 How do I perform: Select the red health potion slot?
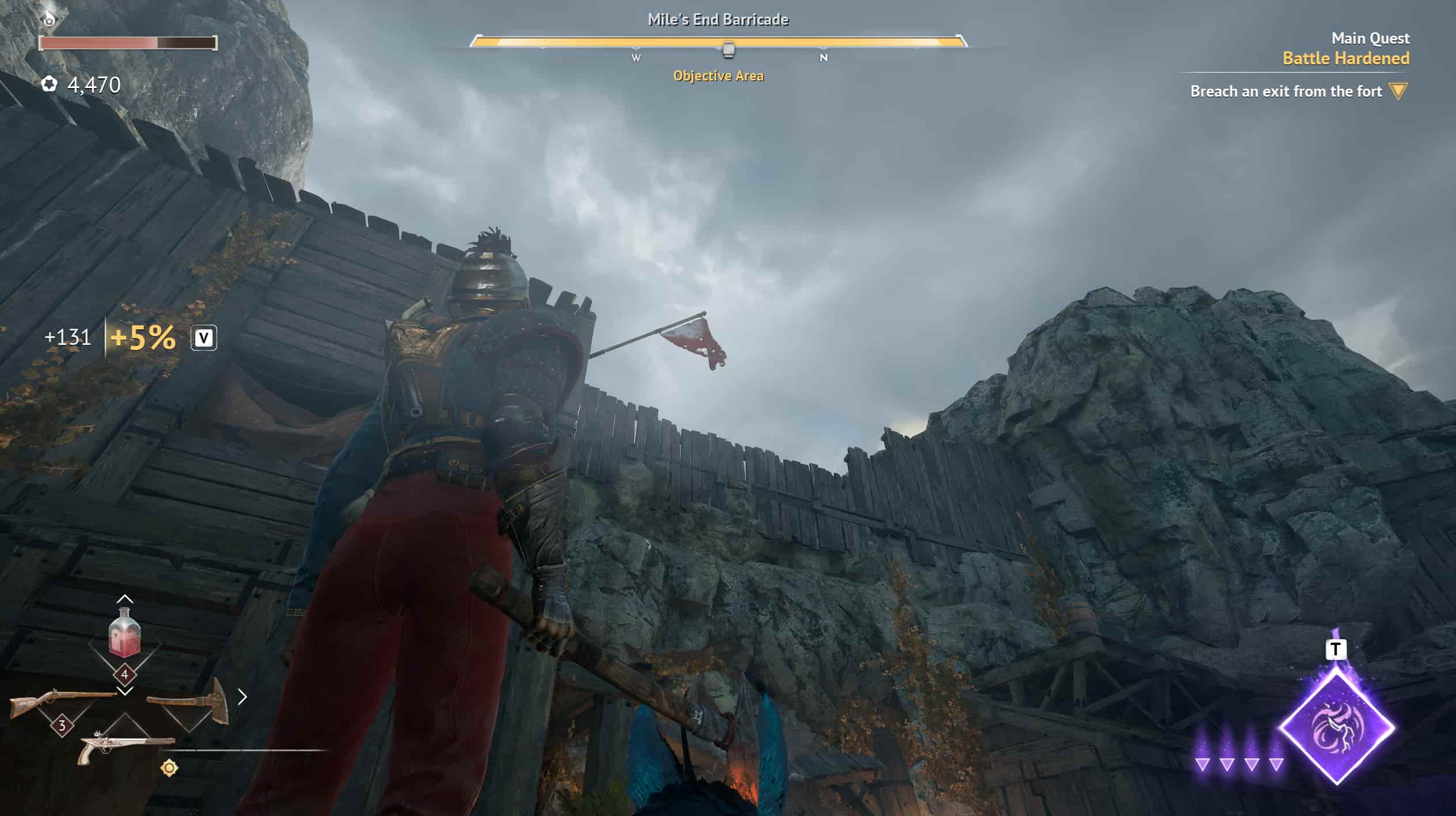124,633
